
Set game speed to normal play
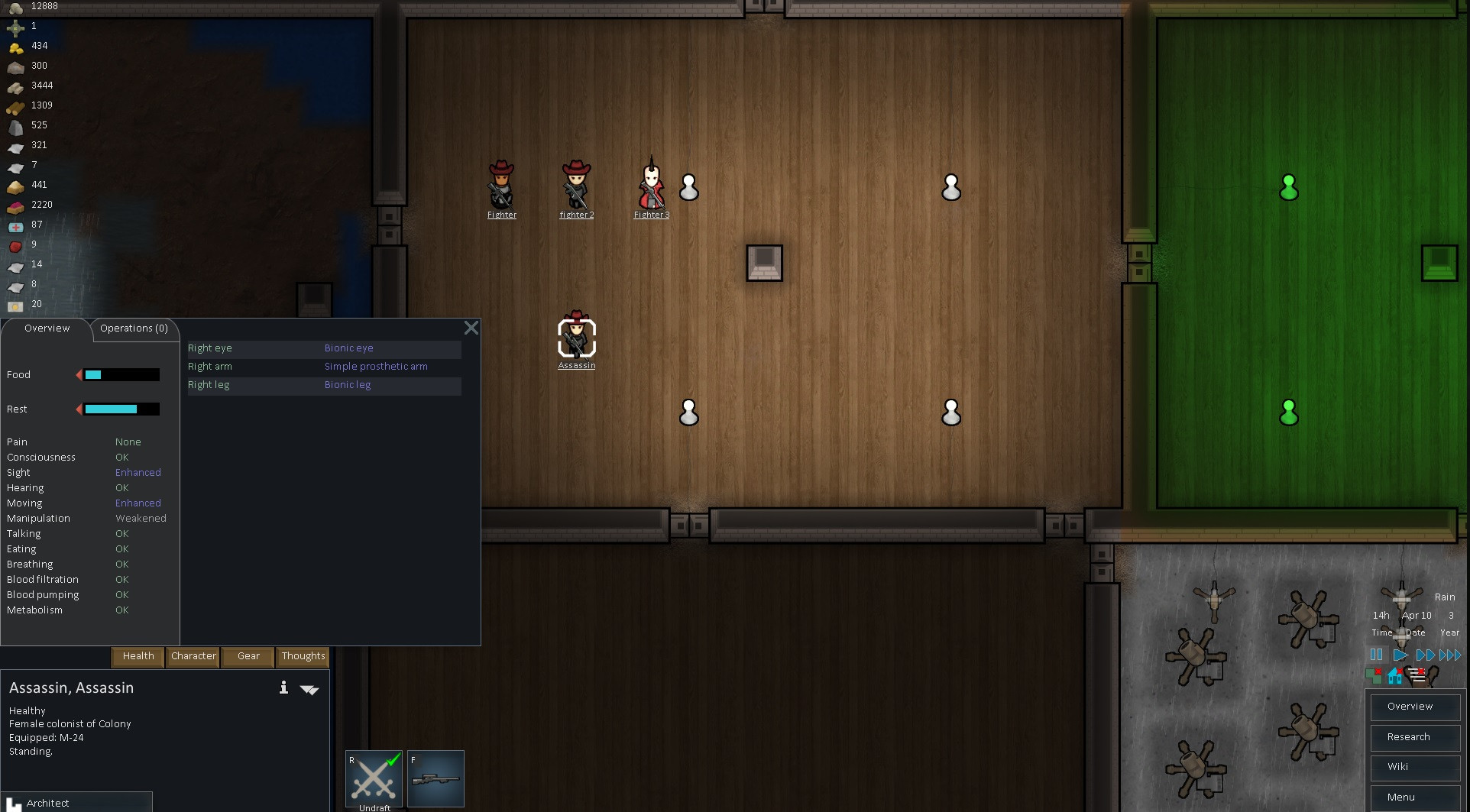tap(1400, 655)
